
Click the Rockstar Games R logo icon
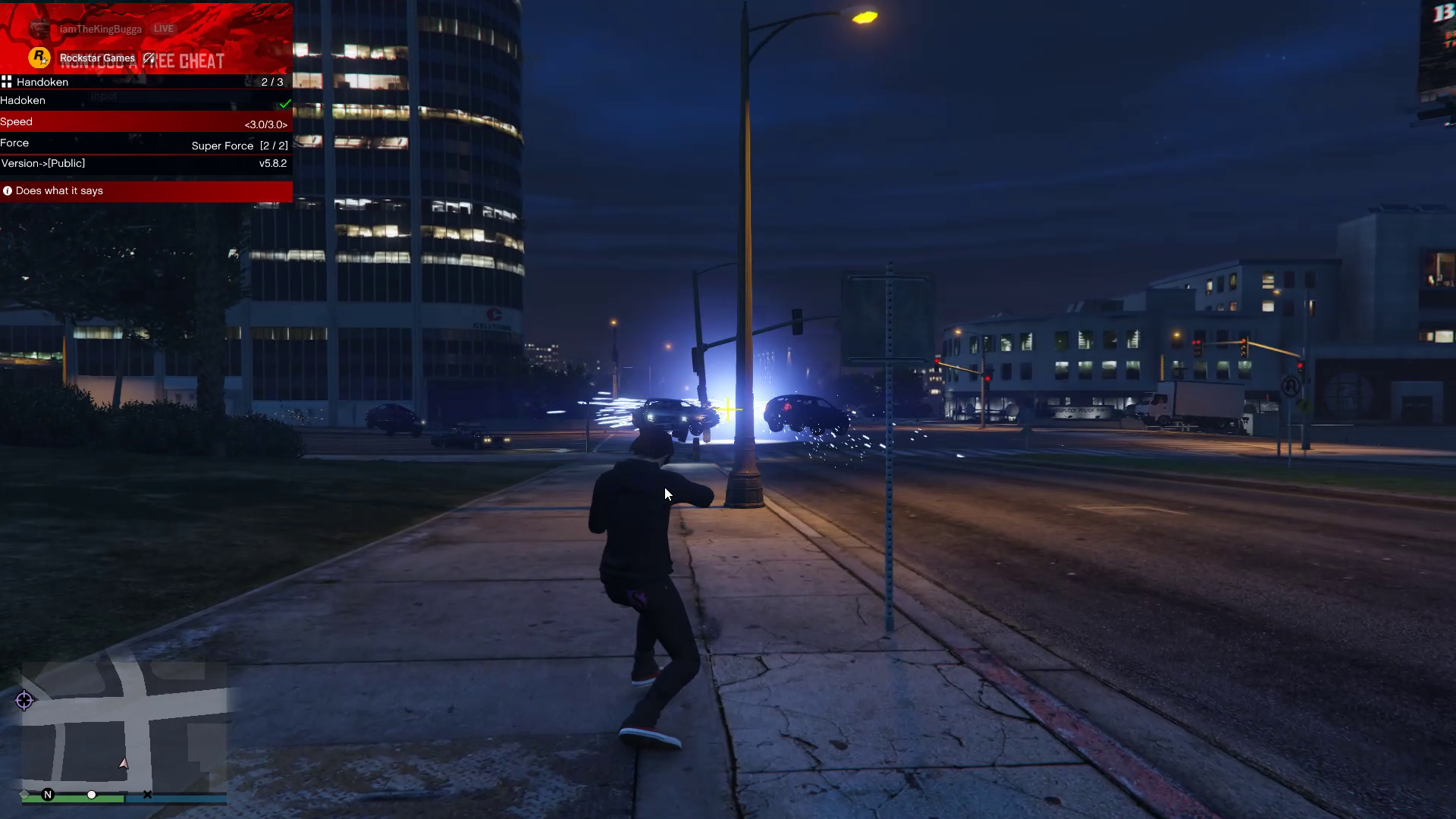point(38,58)
